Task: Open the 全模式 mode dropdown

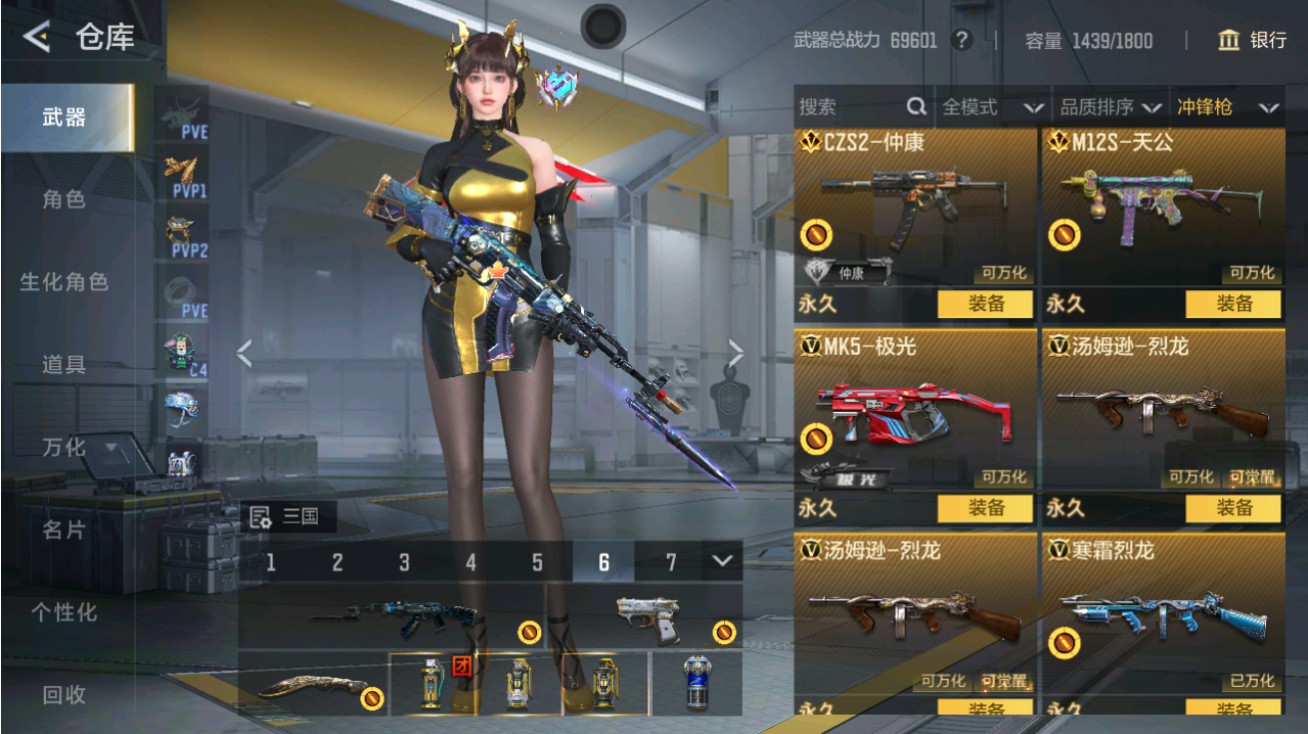Action: 985,106
